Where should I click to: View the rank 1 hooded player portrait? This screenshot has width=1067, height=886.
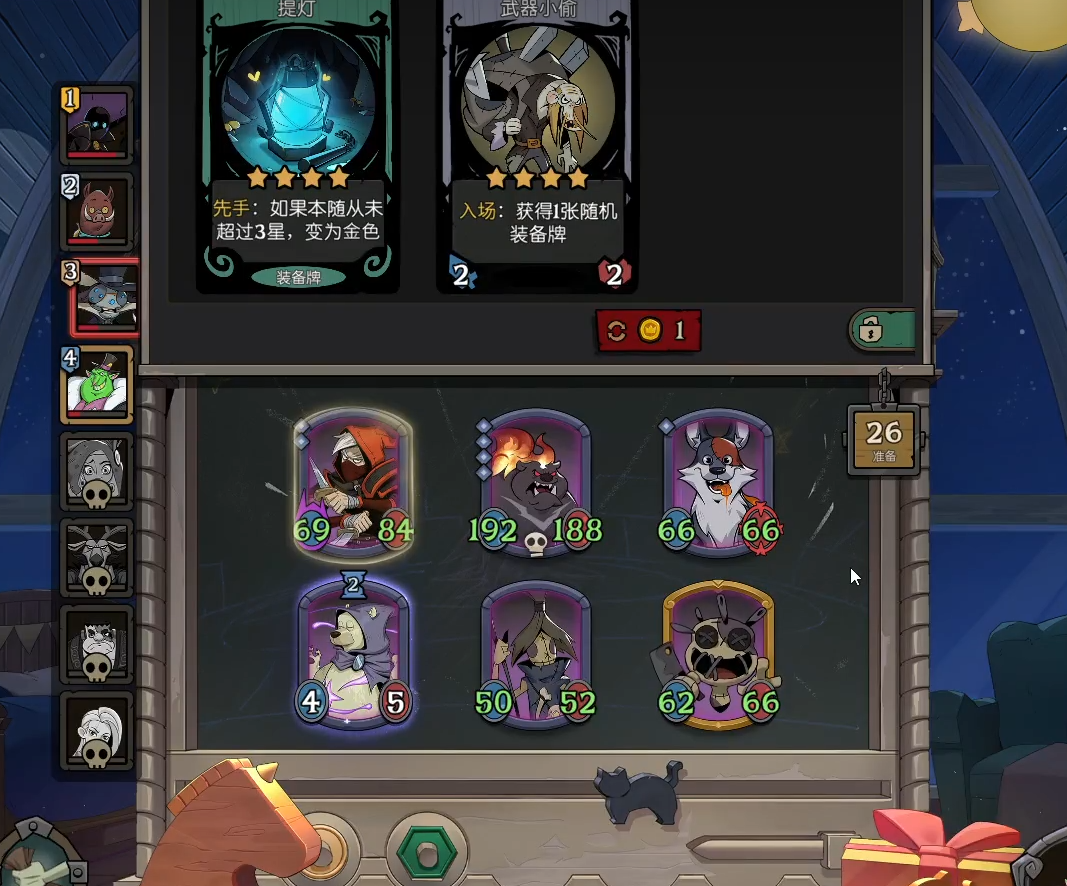97,125
